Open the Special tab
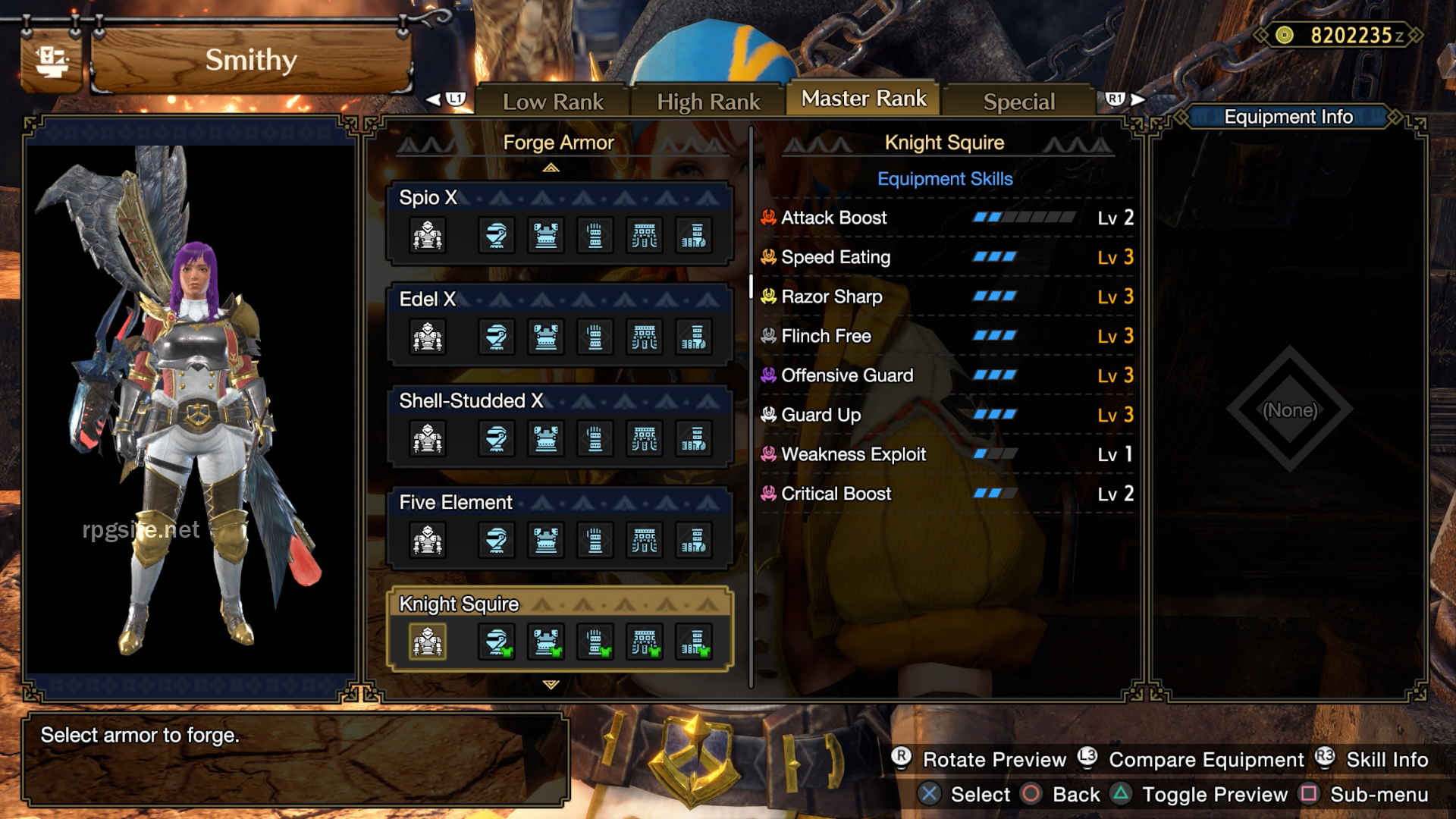Screen dimensions: 1456x819 (1018, 101)
